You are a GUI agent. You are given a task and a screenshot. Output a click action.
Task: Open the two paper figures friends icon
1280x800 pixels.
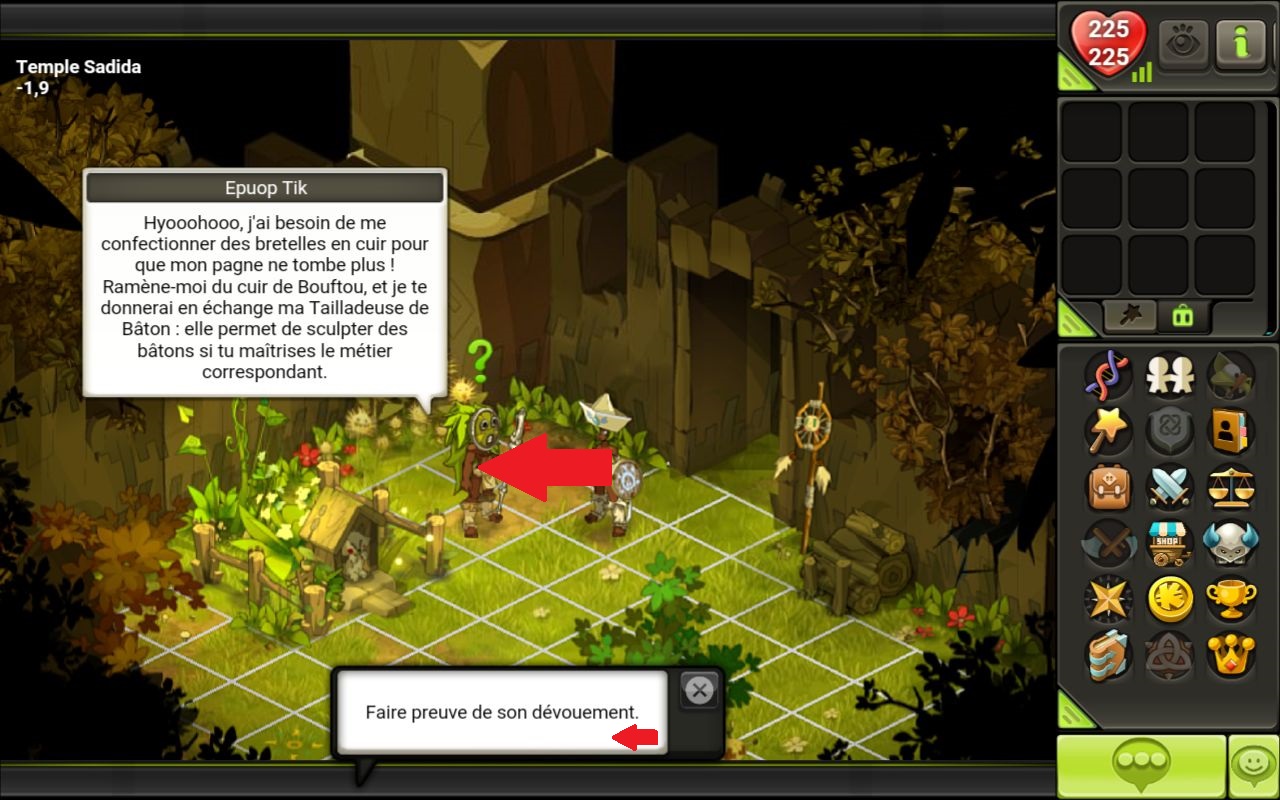point(1168,375)
